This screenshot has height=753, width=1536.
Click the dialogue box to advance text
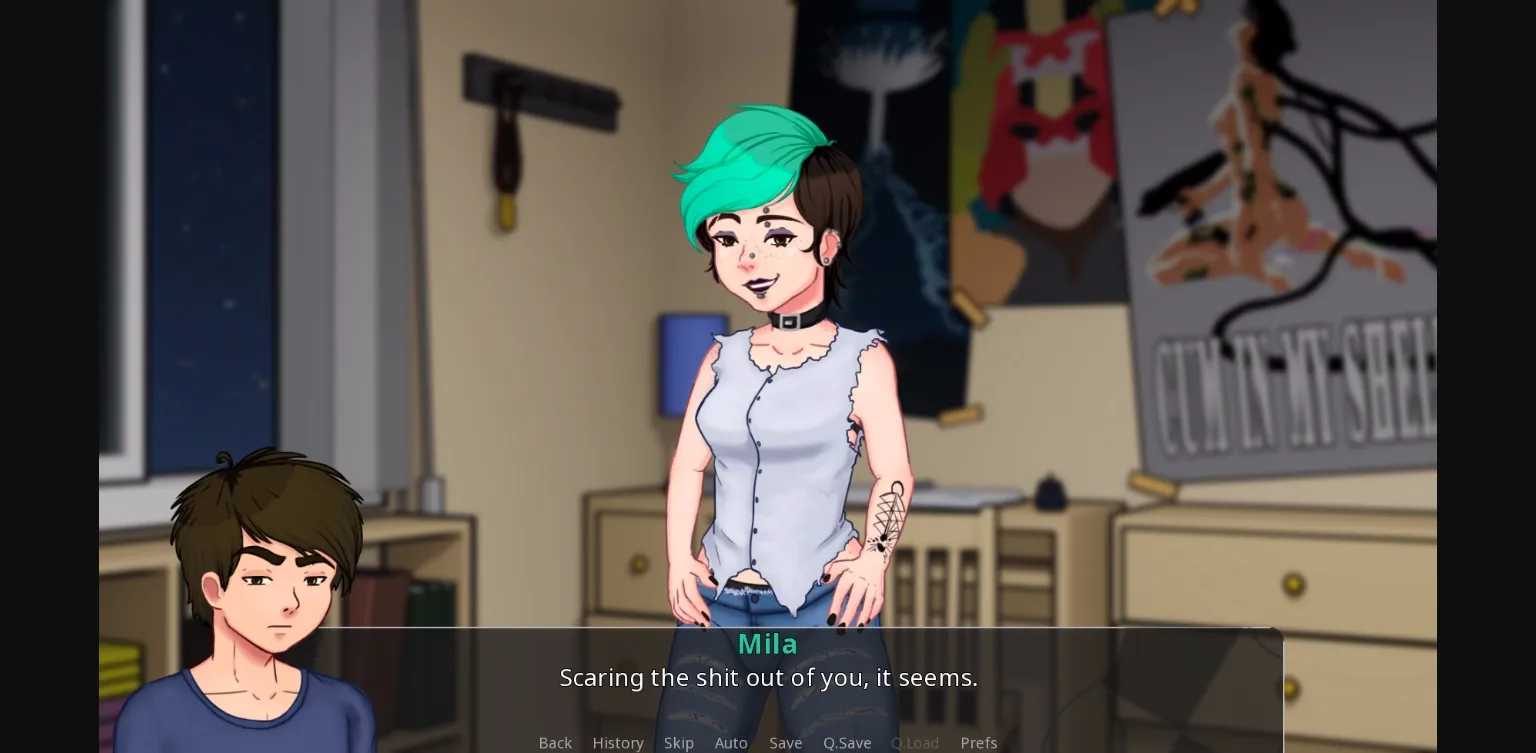click(x=768, y=678)
